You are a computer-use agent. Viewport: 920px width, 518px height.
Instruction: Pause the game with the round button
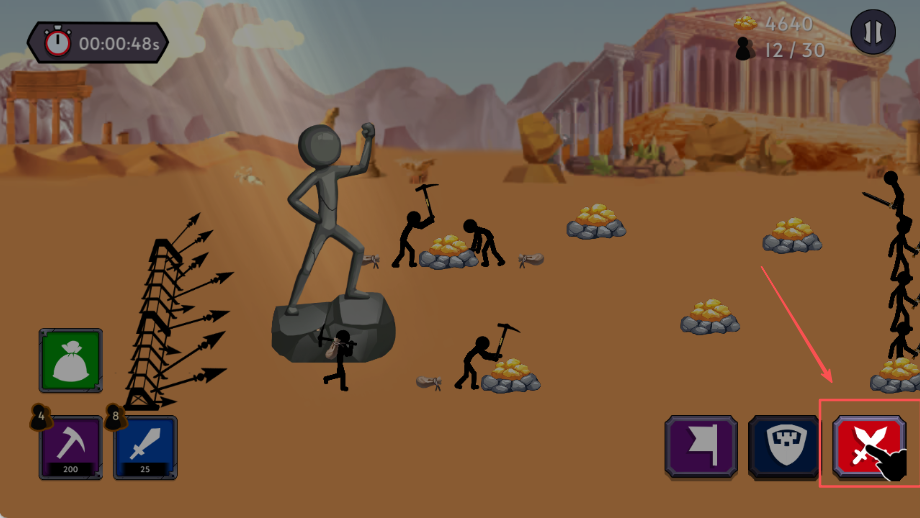click(x=873, y=33)
